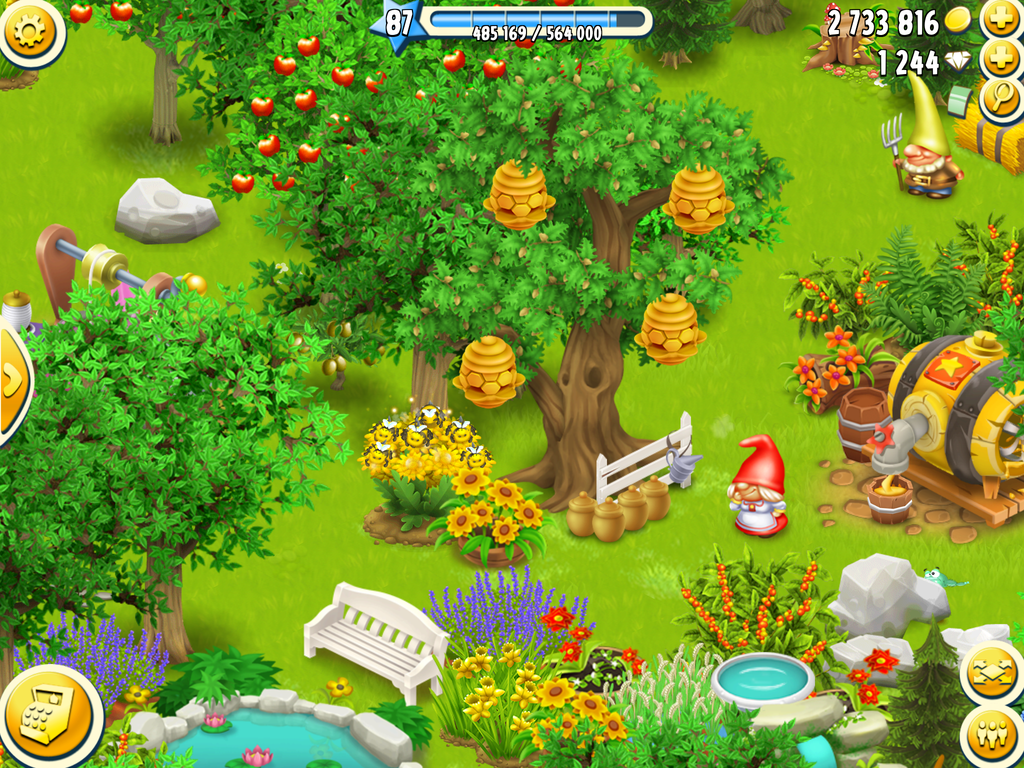Image resolution: width=1024 pixels, height=768 pixels.
Task: Tap the magnifying glass search button
Action: click(998, 98)
